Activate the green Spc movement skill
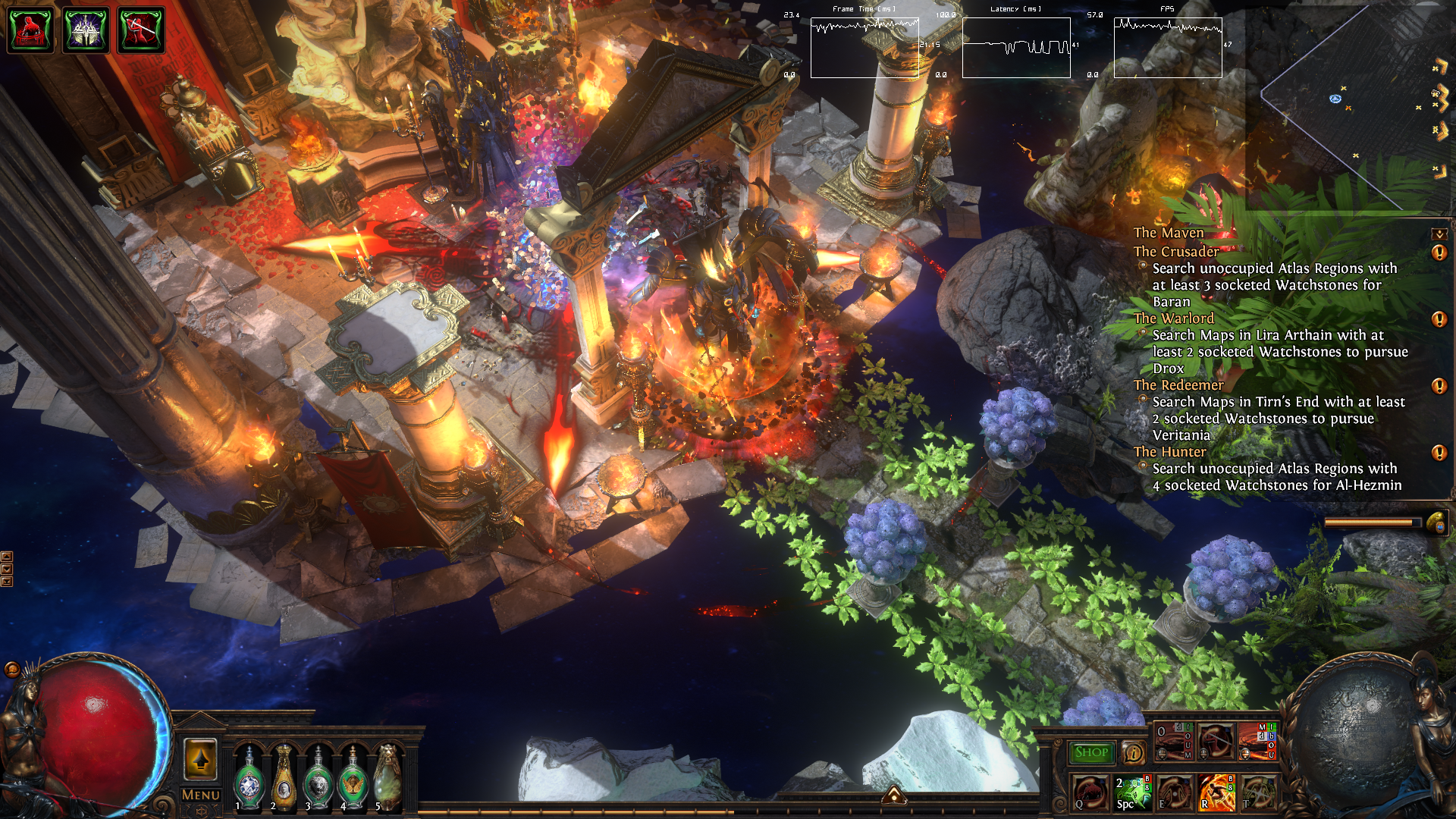The height and width of the screenshot is (819, 1456). click(1132, 792)
